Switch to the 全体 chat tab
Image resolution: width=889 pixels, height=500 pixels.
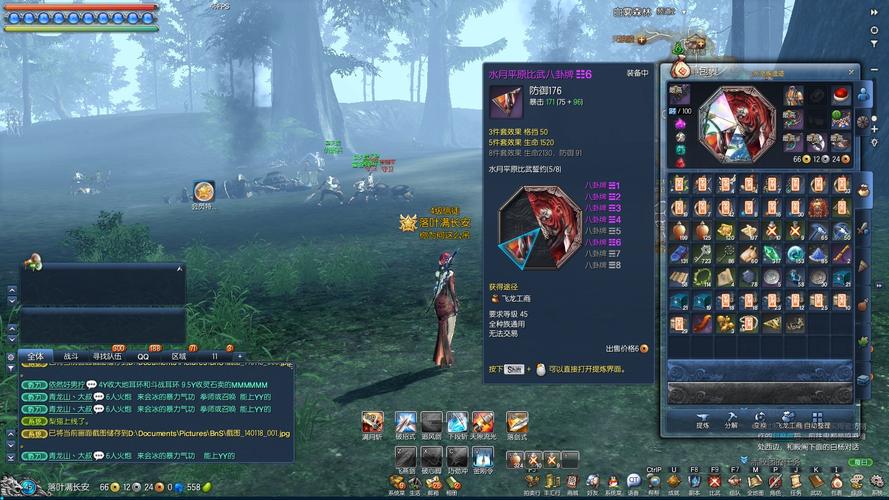36,356
